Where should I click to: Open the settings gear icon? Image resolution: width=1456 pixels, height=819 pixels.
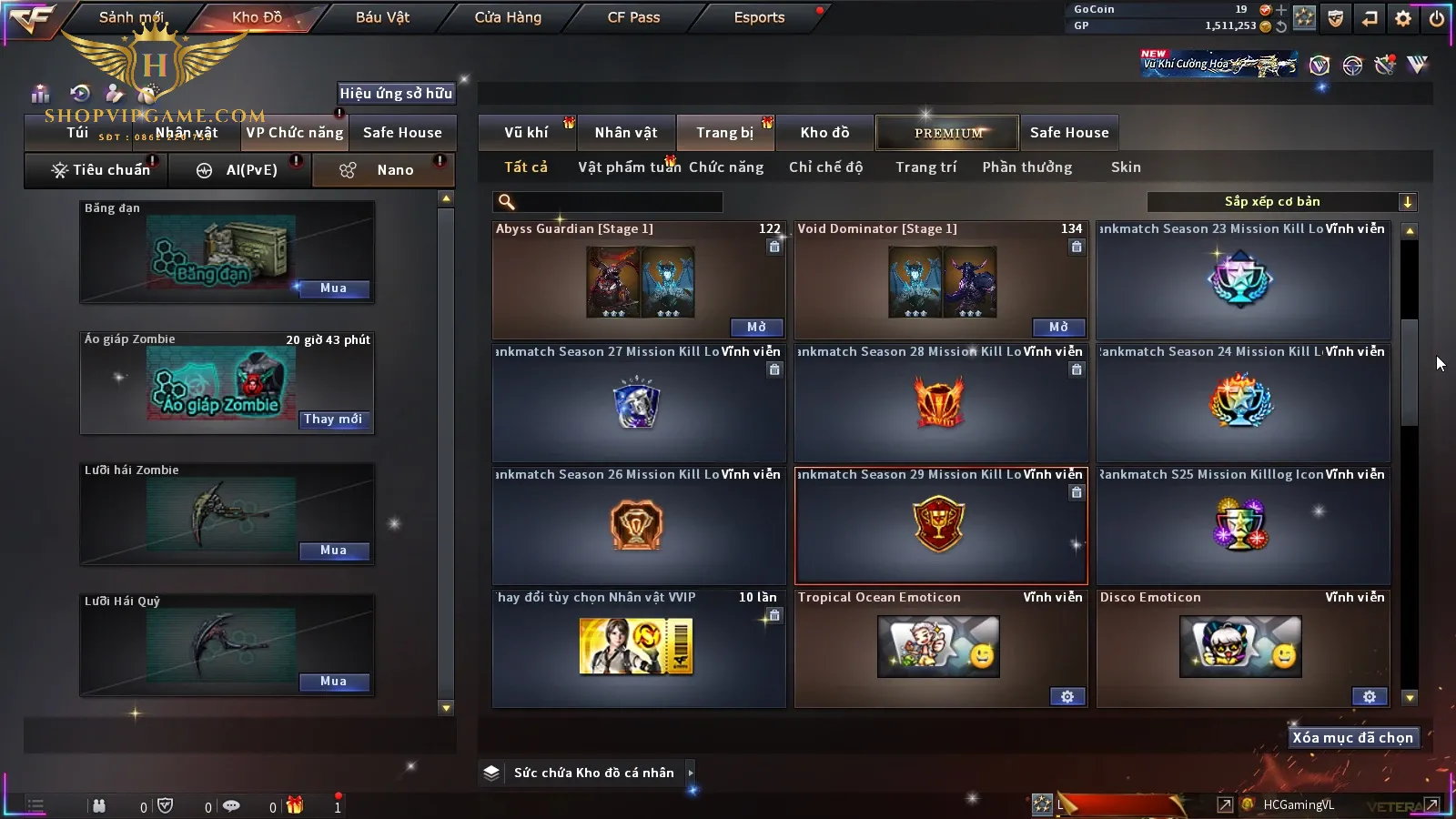(1403, 18)
